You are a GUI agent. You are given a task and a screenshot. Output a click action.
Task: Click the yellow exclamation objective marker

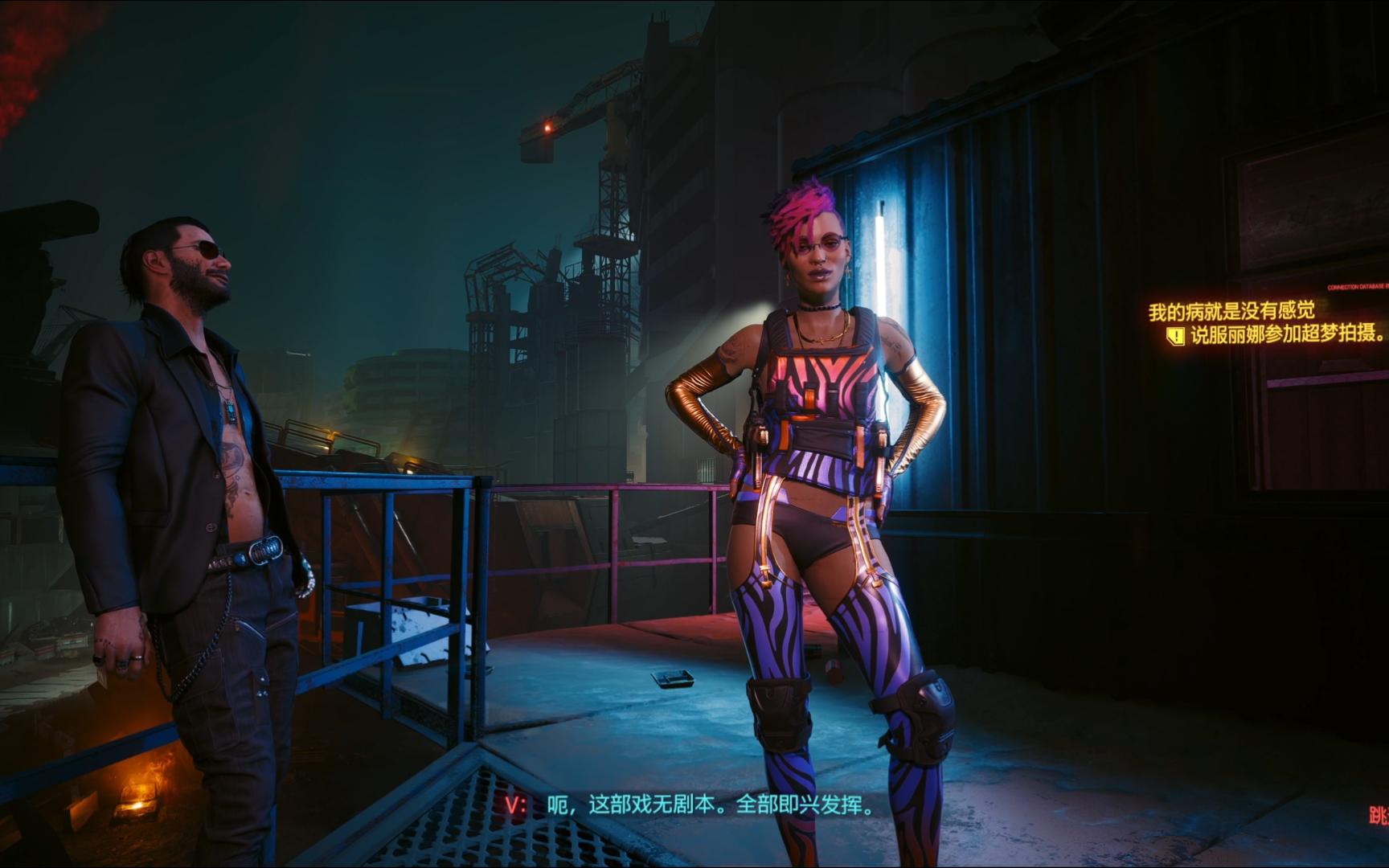(x=1176, y=336)
